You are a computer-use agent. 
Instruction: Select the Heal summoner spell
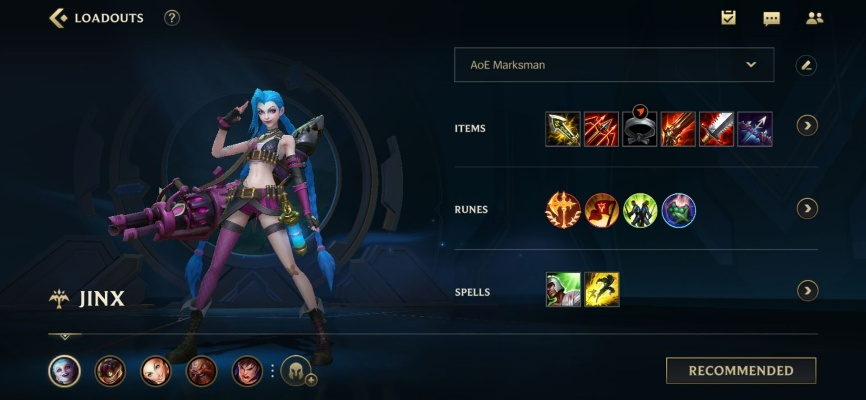[x=563, y=290]
